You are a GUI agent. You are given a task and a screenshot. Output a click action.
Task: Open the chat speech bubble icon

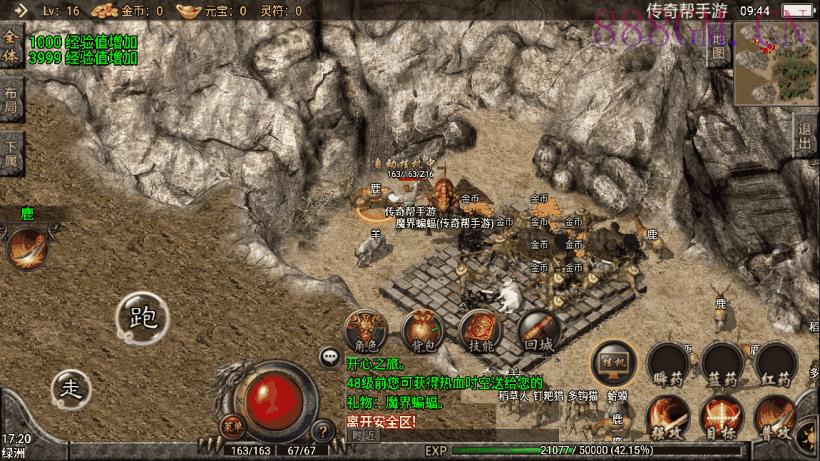(329, 356)
